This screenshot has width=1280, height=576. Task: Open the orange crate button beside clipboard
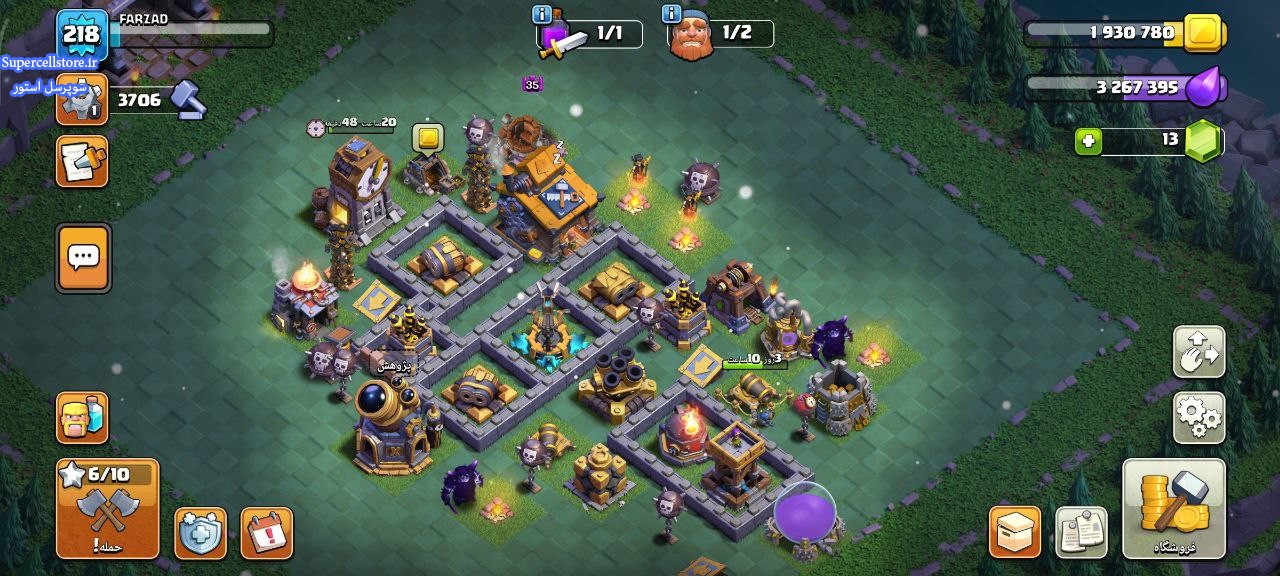[1015, 532]
